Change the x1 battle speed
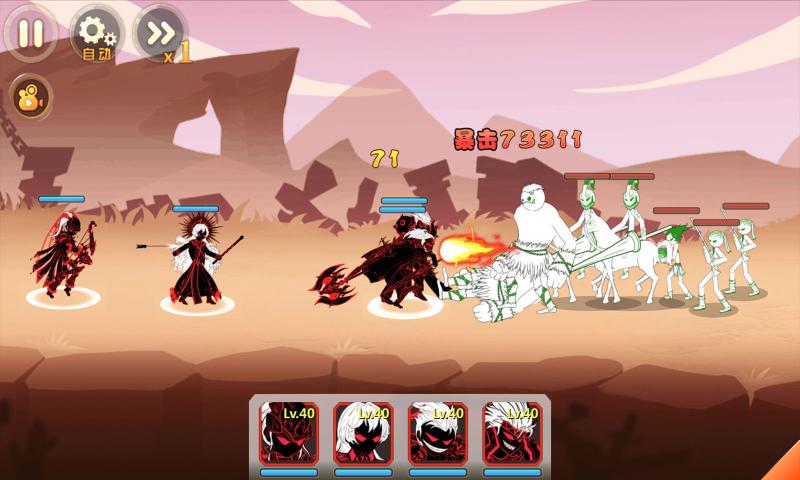The width and height of the screenshot is (800, 480). 160,35
